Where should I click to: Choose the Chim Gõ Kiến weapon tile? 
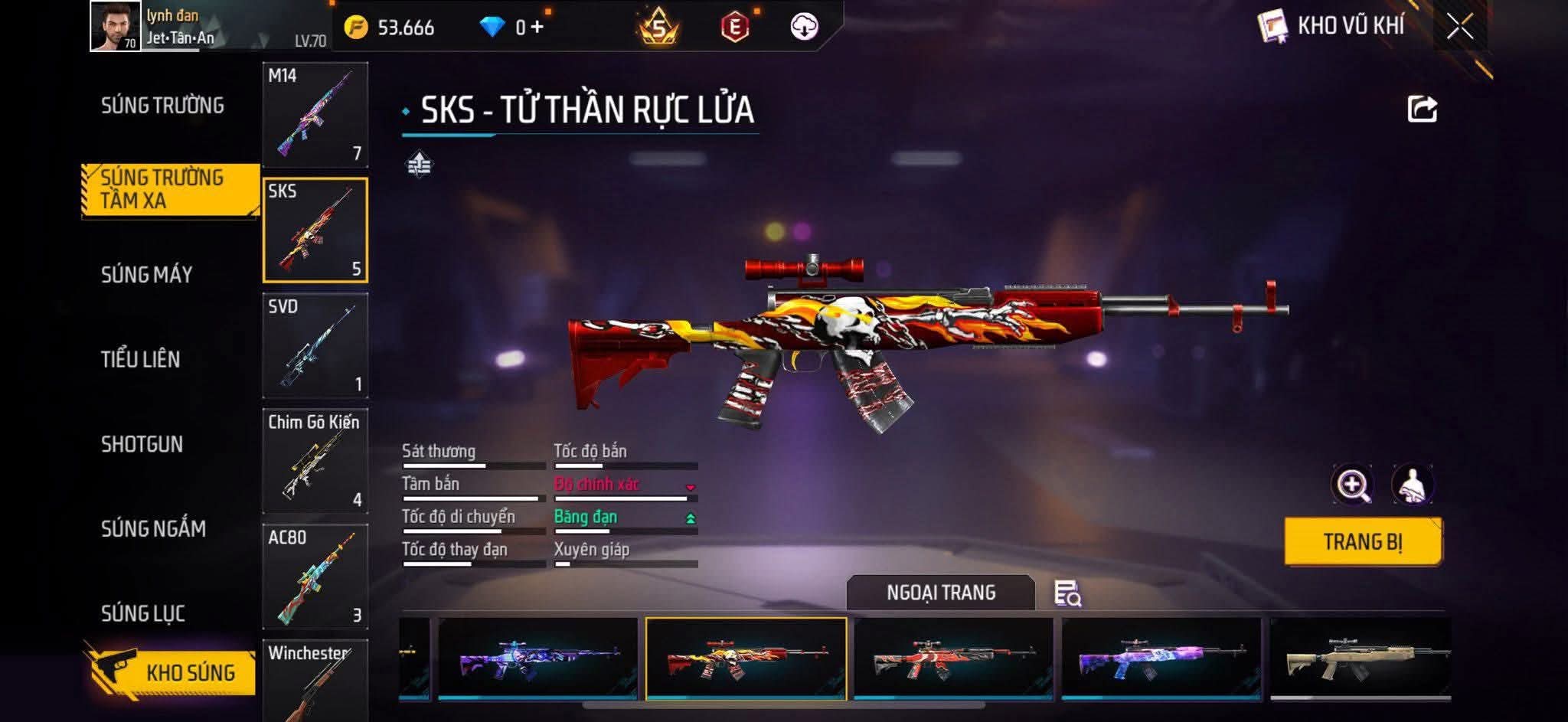pos(315,461)
